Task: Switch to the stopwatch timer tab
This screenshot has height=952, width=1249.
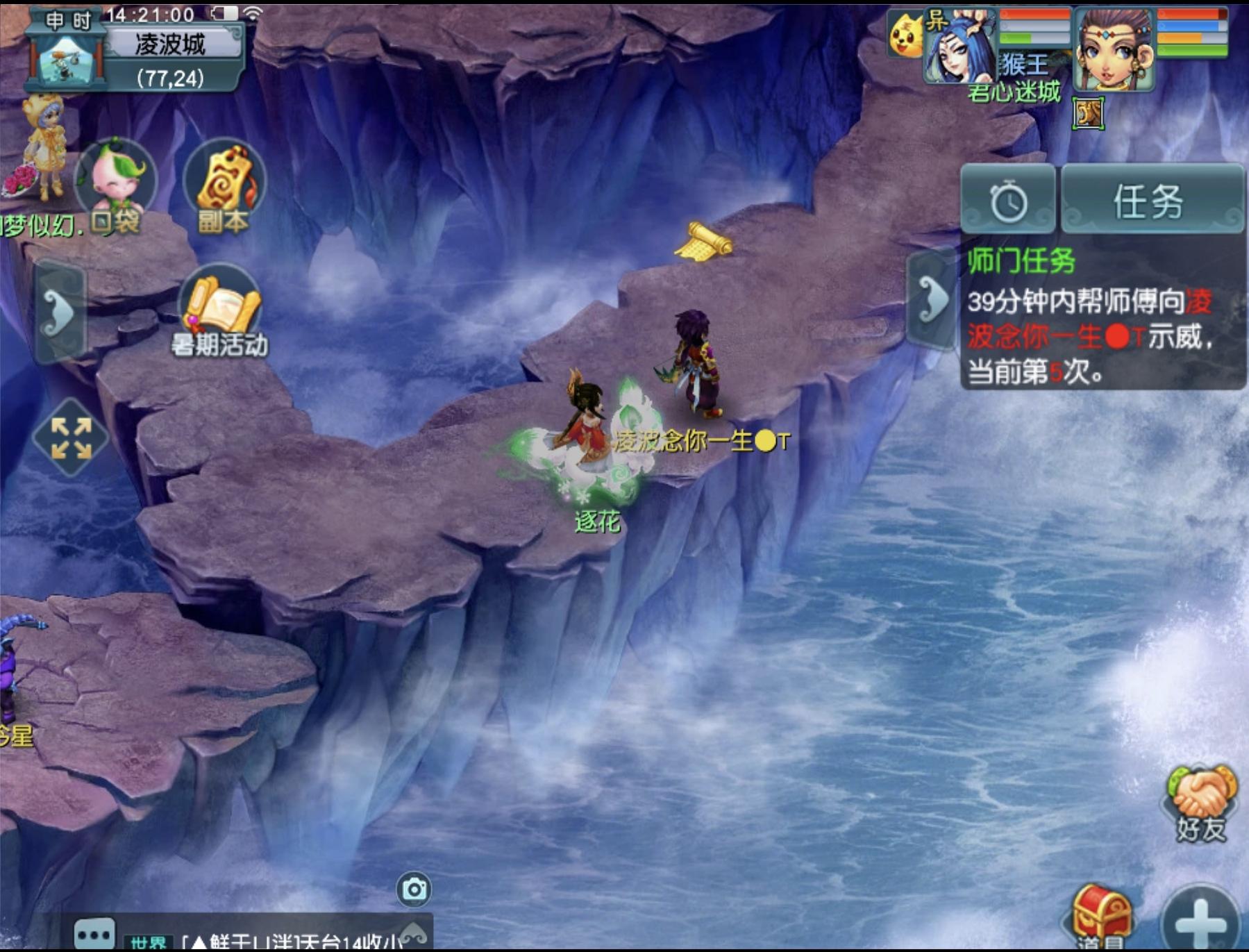Action: (x=1008, y=201)
